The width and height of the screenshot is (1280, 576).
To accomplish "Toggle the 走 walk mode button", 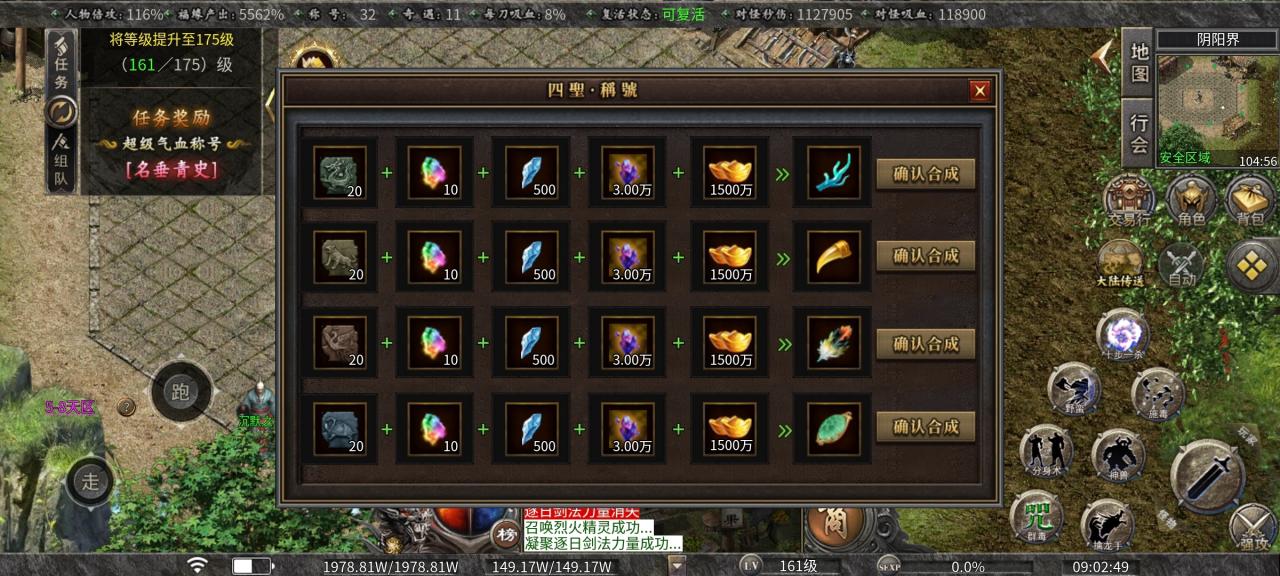I will 91,481.
